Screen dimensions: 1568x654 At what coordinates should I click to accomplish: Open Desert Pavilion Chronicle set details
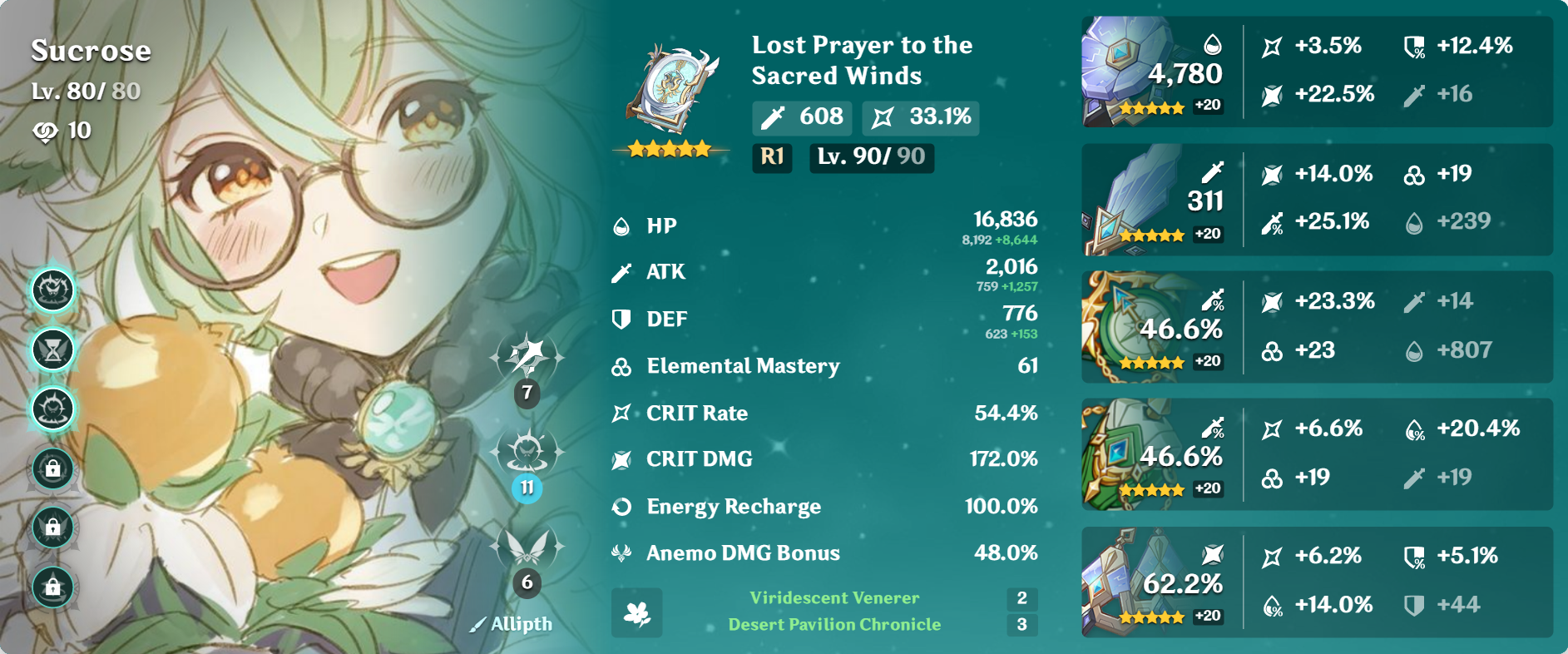tap(834, 623)
